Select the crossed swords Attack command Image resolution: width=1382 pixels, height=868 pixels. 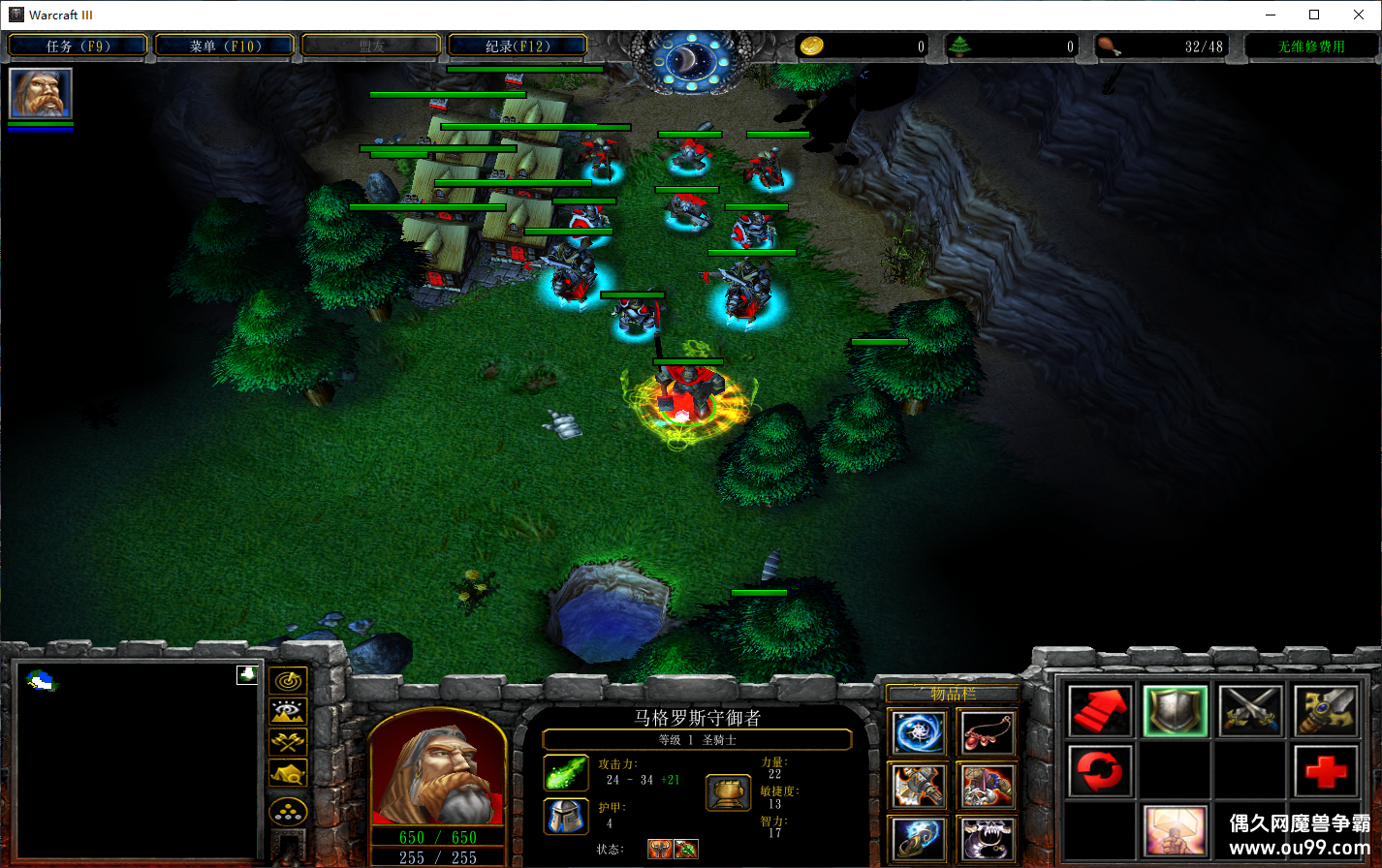point(1250,712)
